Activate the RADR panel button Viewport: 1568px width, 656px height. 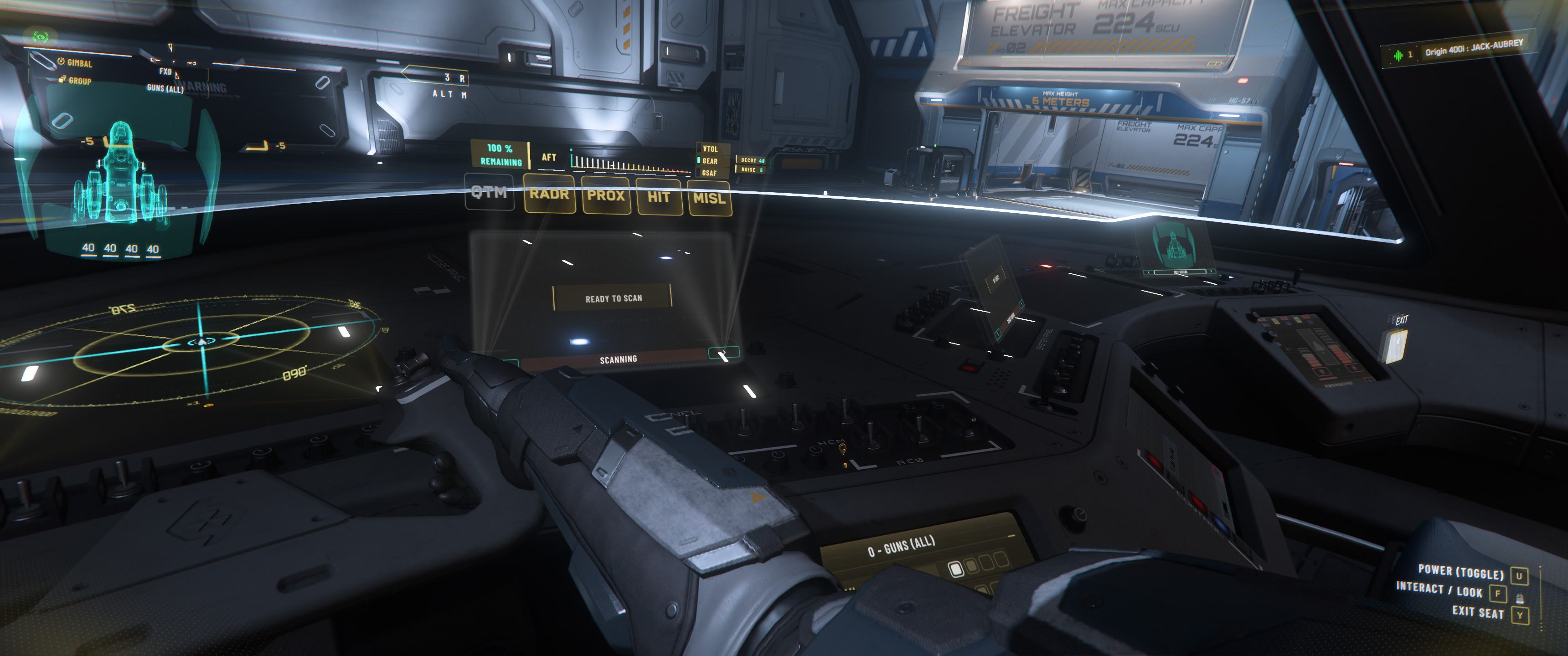click(549, 194)
